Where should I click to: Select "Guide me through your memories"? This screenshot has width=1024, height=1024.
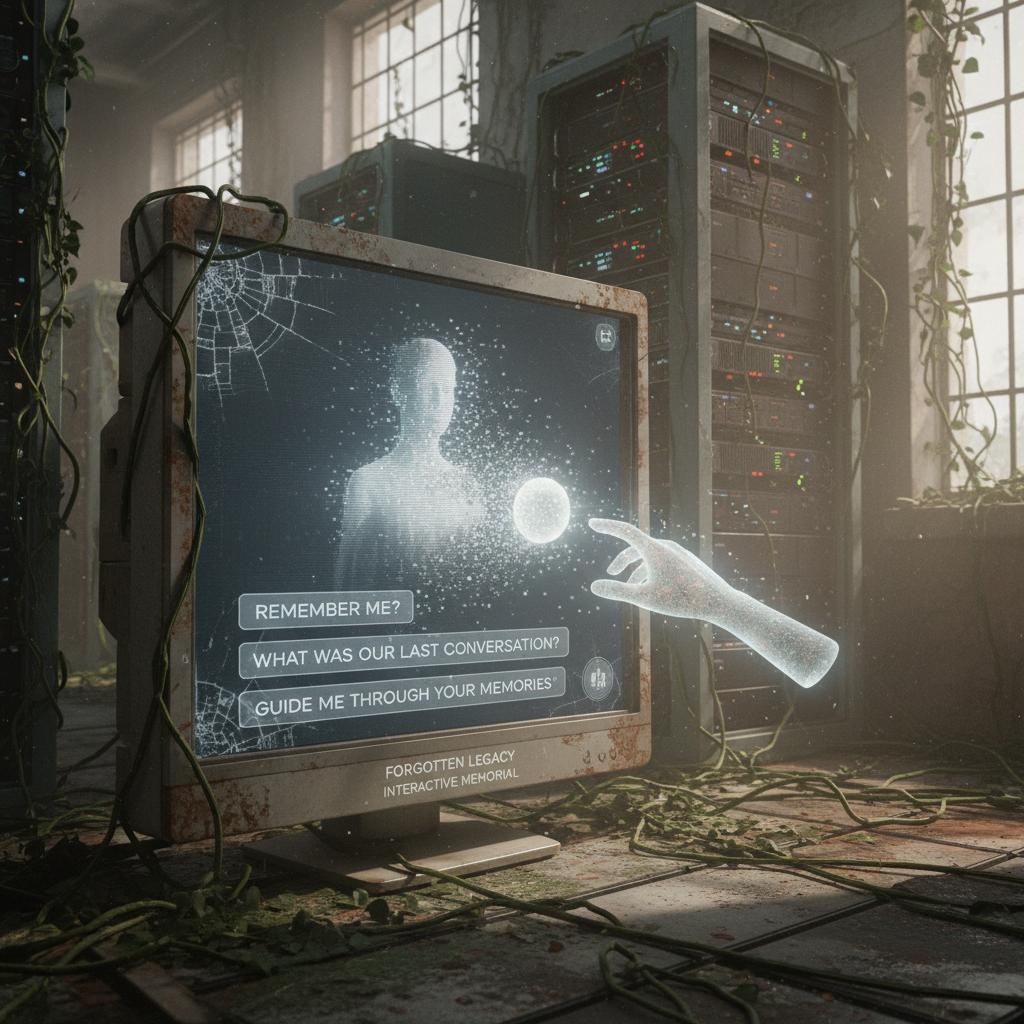402,706
